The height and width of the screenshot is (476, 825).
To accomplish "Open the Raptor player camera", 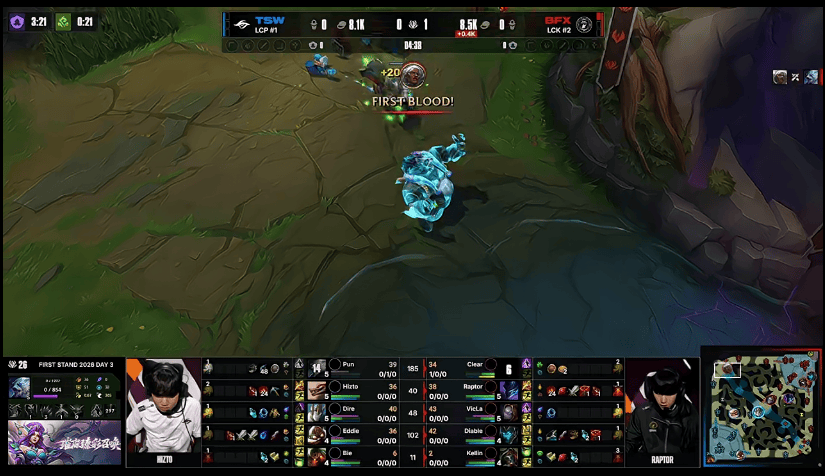I will (662, 412).
